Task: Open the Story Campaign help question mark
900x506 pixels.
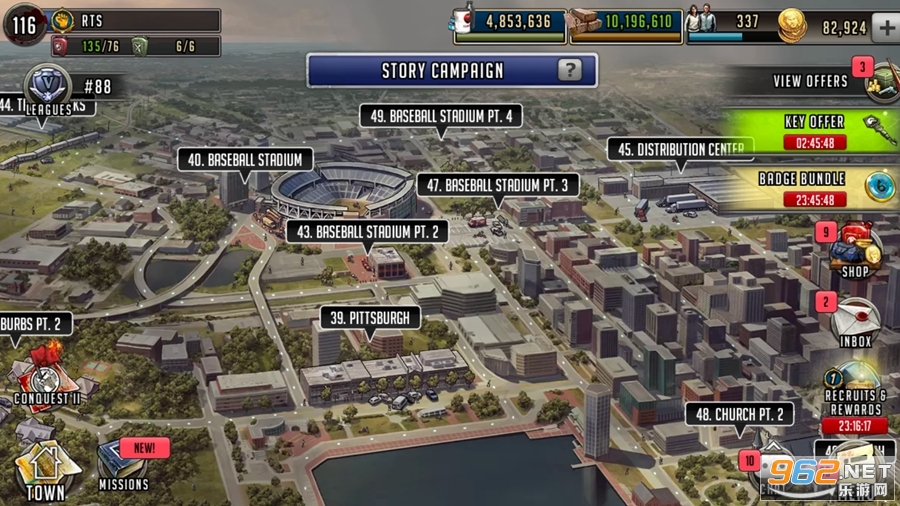Action: 569,70
